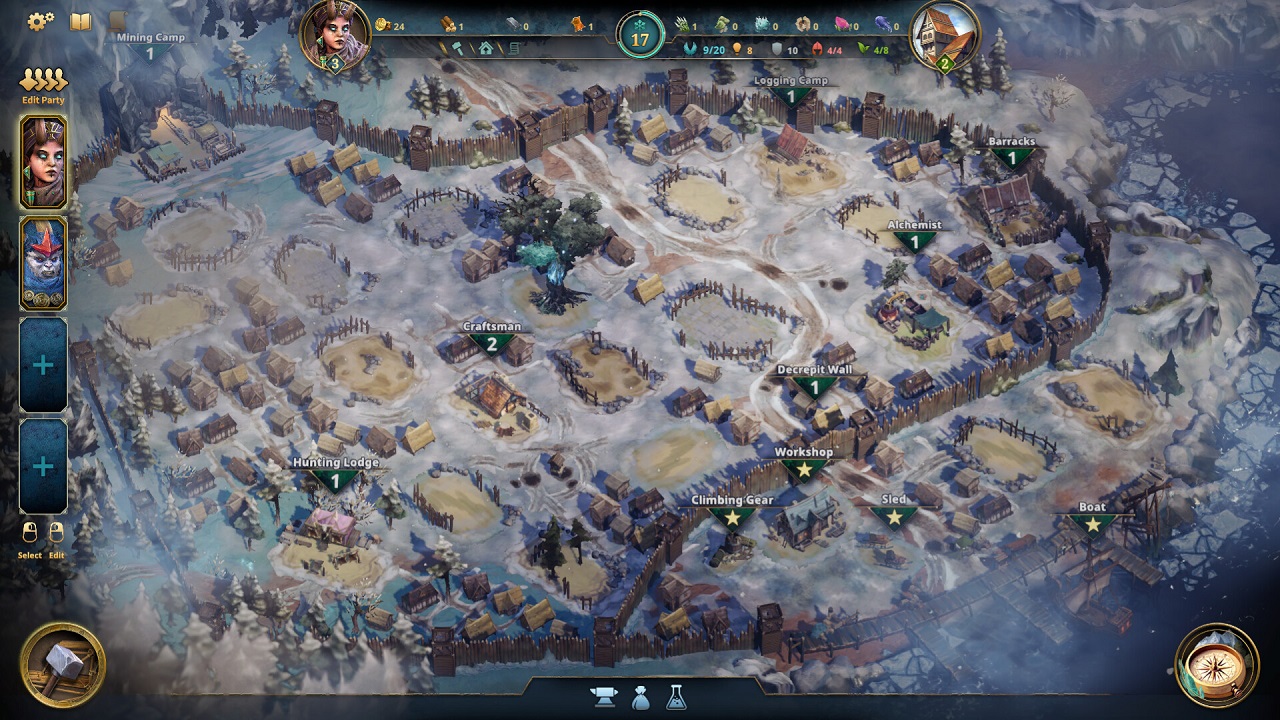Screen dimensions: 1280x720
Task: Open the loot bag inventory icon
Action: (x=641, y=697)
